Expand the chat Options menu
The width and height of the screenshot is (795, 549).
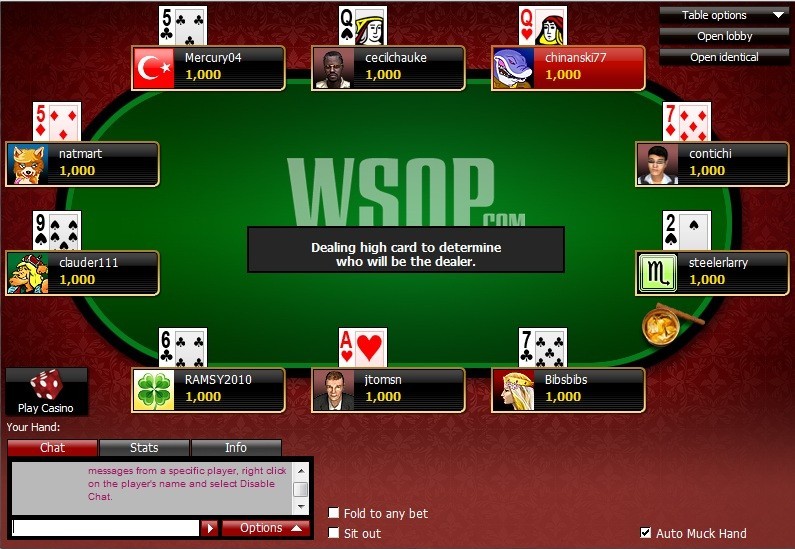click(266, 528)
